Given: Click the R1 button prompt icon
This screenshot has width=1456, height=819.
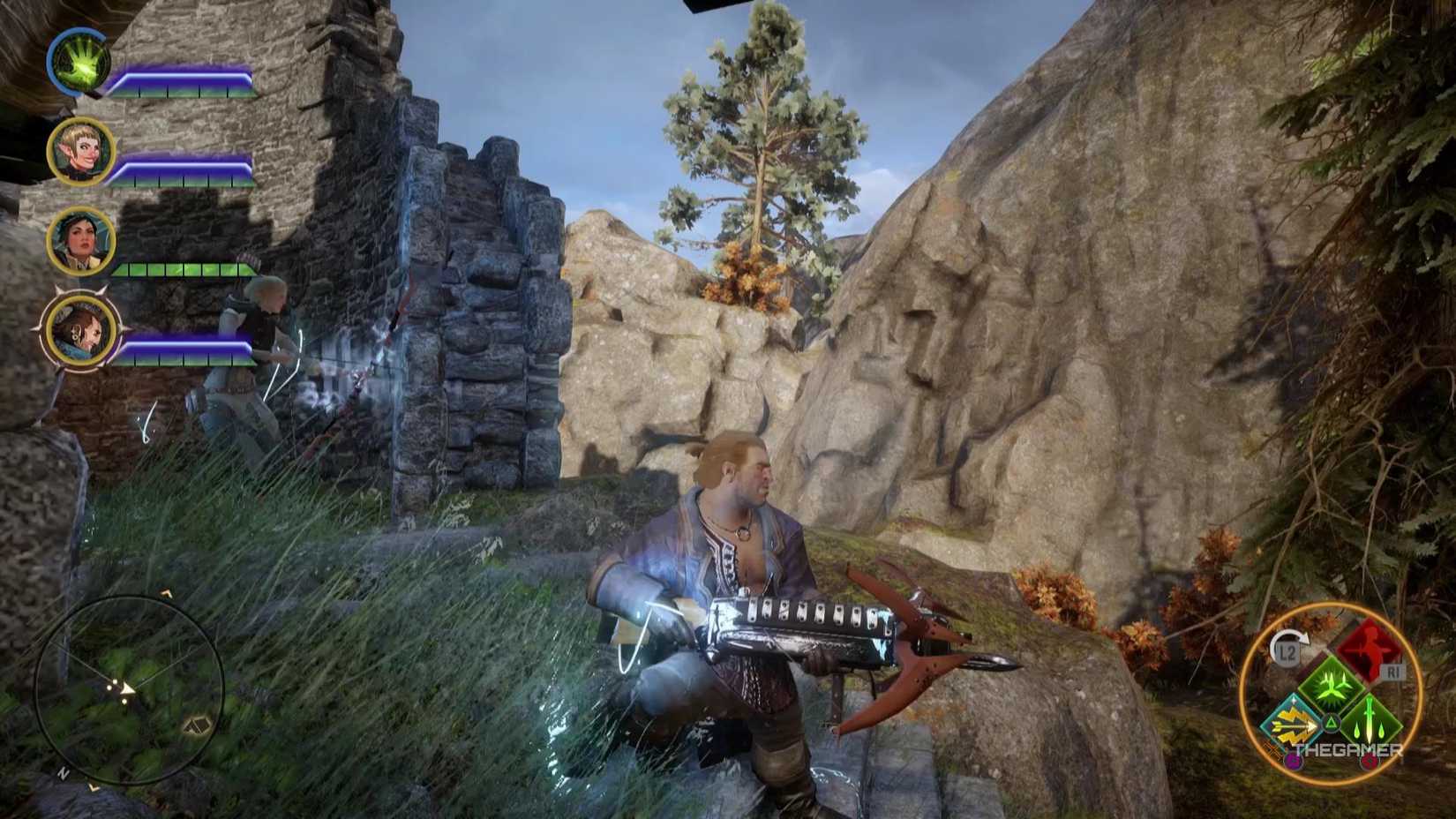Looking at the screenshot, I should [x=1393, y=672].
